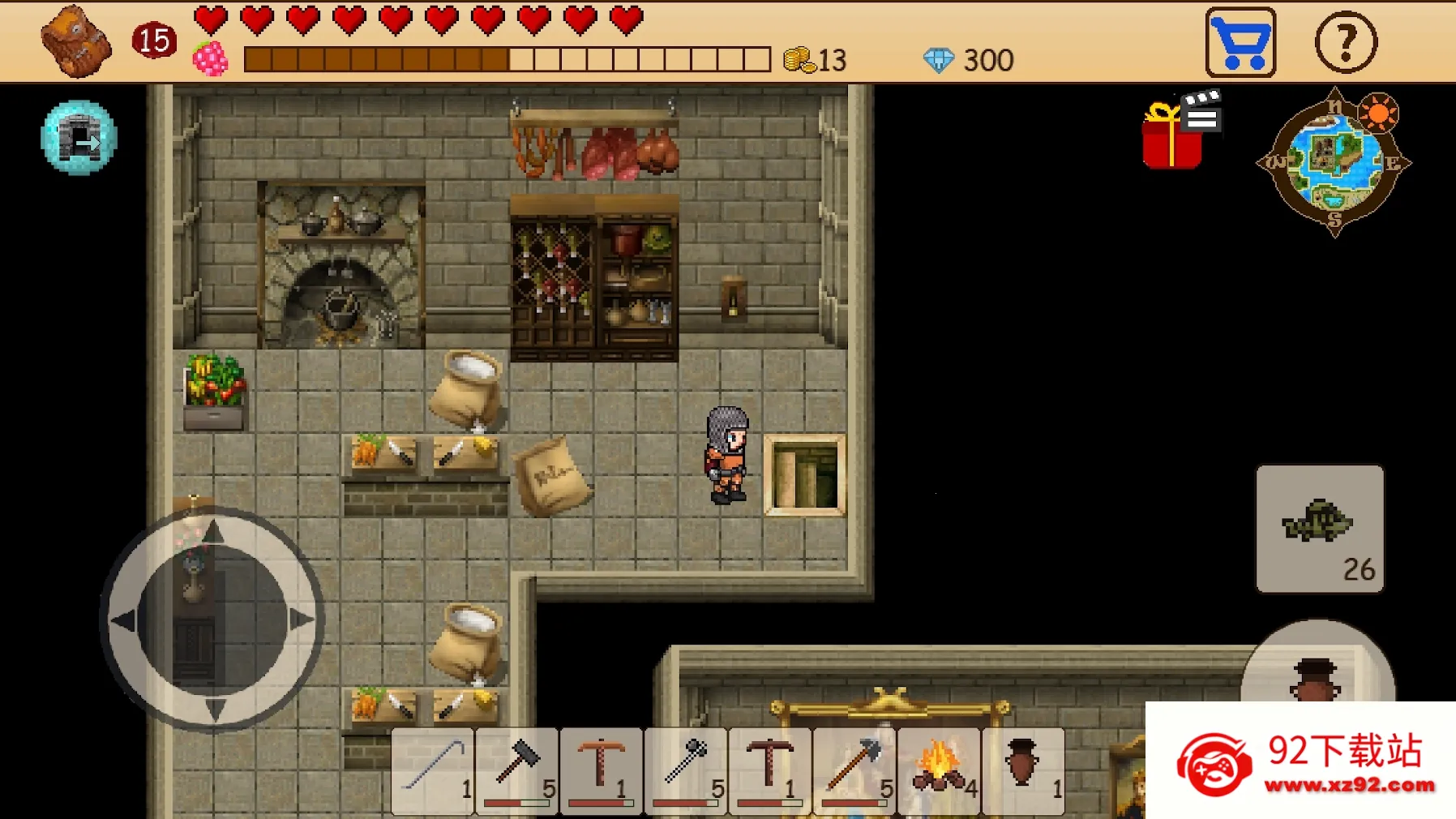Open the in-game shop cart

pos(1240,42)
